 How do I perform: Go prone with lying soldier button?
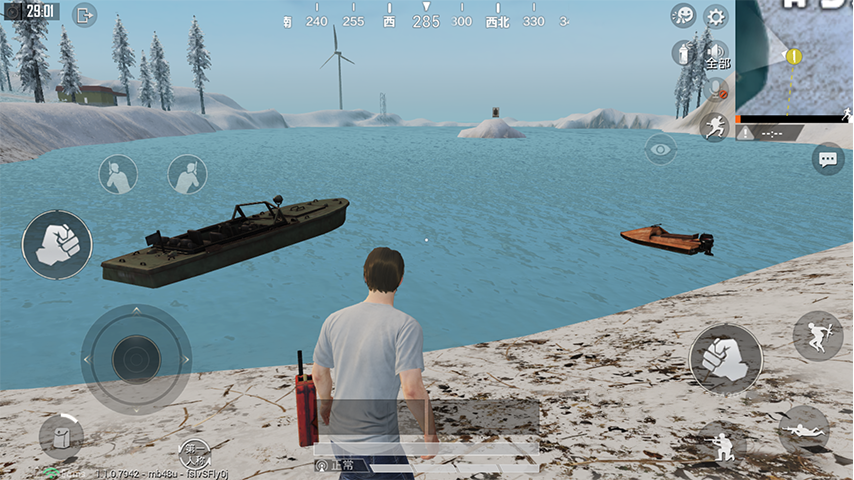pos(803,429)
